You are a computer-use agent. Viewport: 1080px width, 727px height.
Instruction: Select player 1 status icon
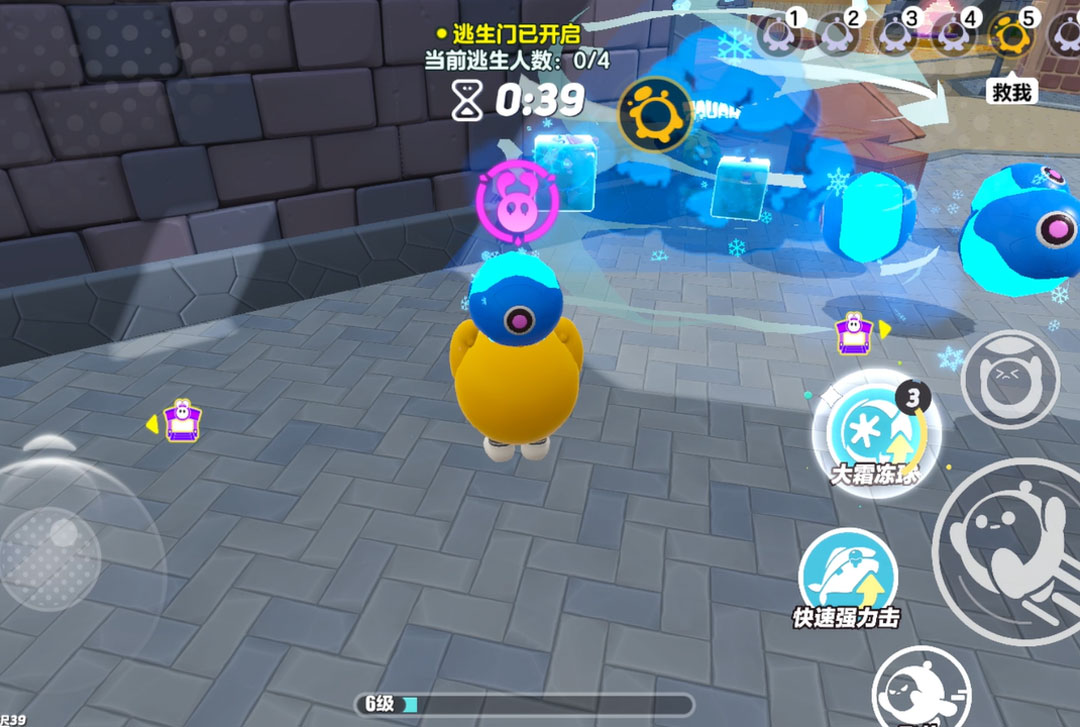[x=778, y=35]
